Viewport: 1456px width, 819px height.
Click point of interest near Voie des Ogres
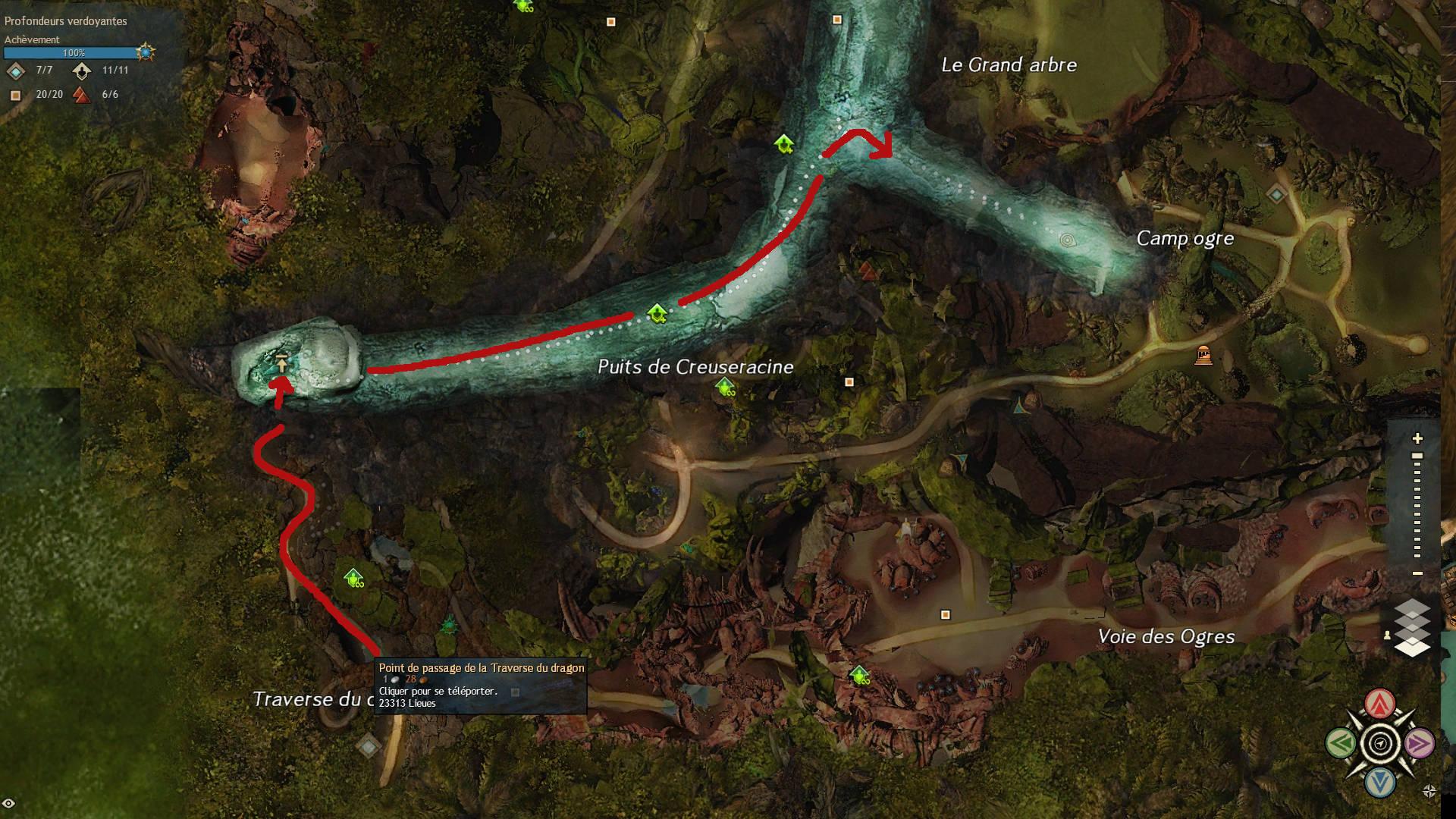coord(945,614)
